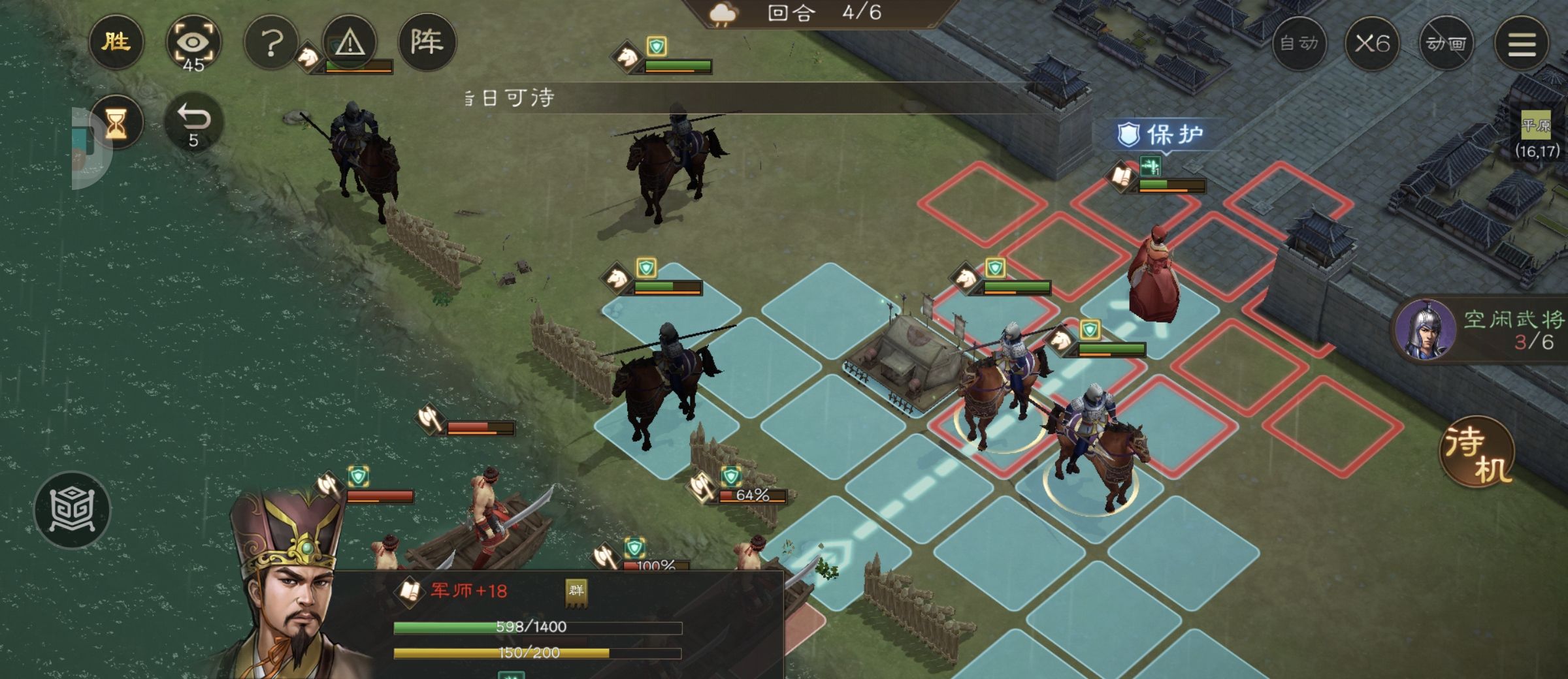Open the victory conditions 胜 button
Screen dimensions: 1568x679
click(x=116, y=42)
